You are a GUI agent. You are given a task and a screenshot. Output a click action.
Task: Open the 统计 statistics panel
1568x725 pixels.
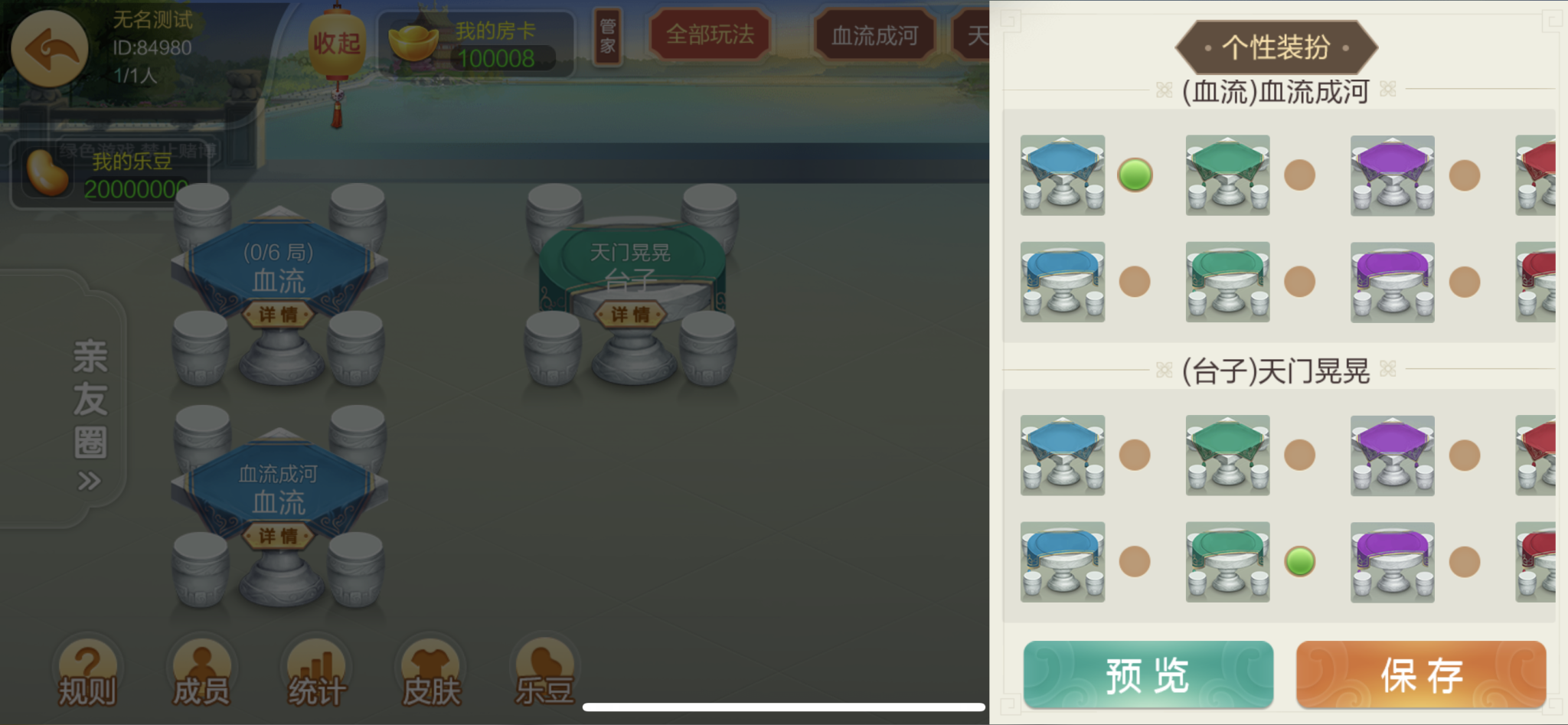(315, 670)
